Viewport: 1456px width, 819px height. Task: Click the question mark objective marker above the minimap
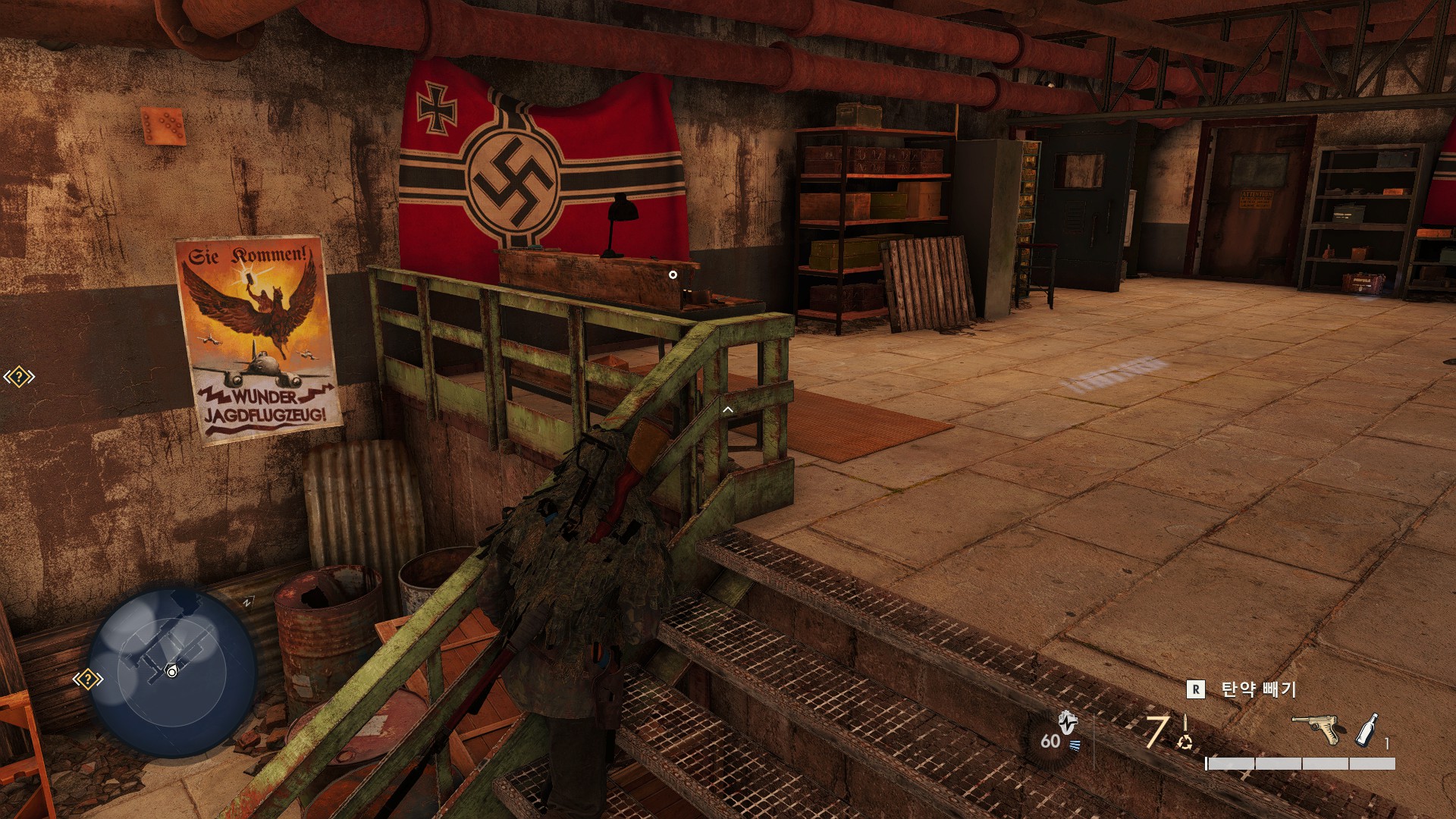pyautogui.click(x=19, y=377)
